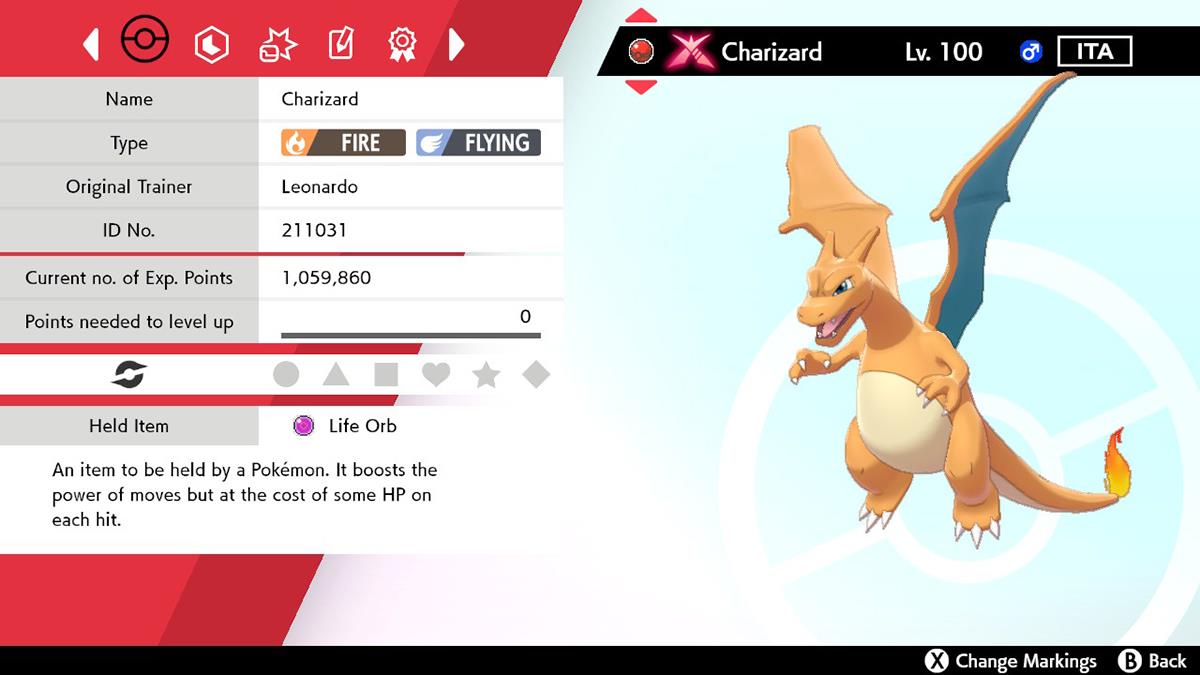Switch to next Pokémon with down arrow

[641, 86]
